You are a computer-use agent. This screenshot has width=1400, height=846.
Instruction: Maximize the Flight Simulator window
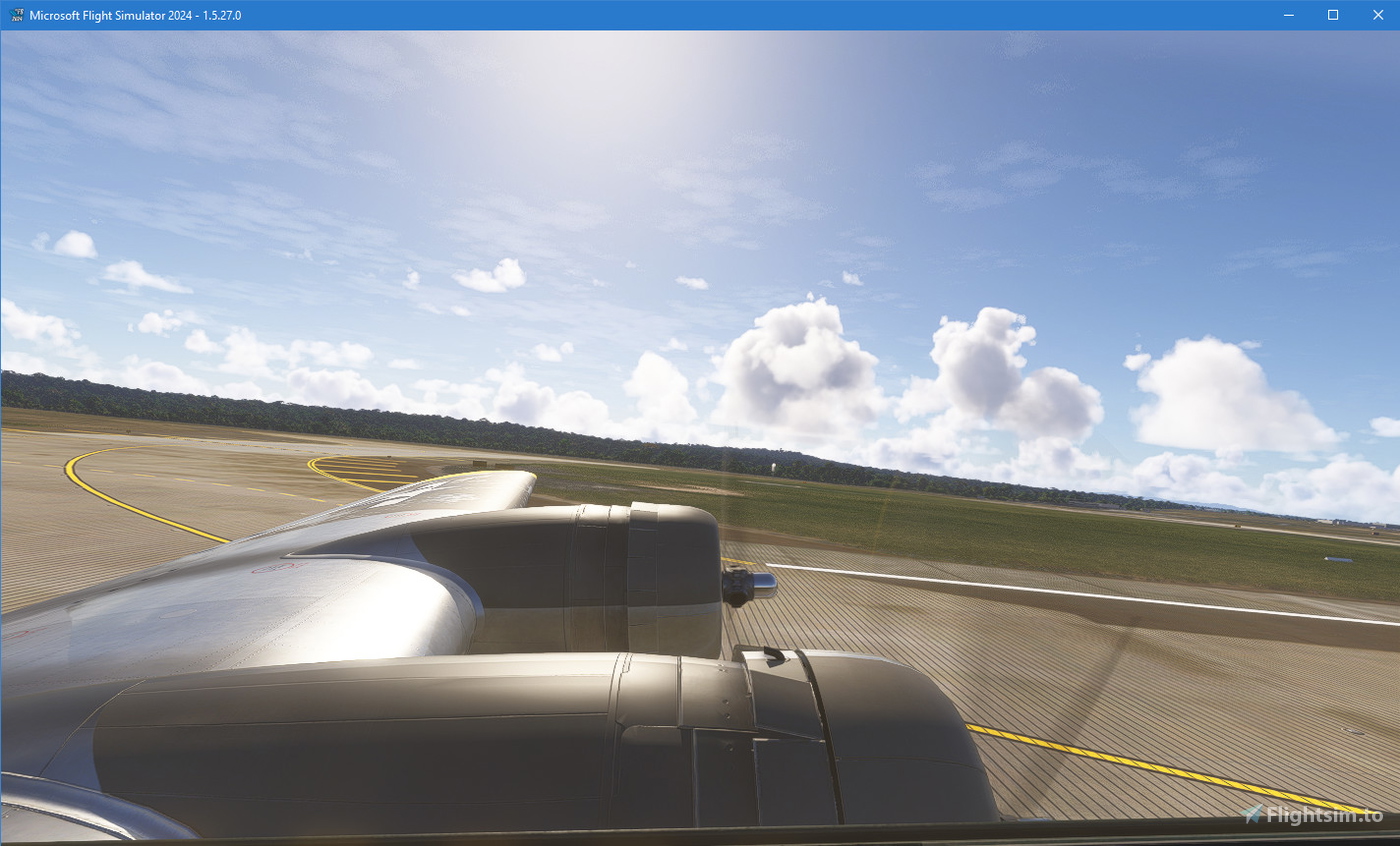pyautogui.click(x=1333, y=15)
